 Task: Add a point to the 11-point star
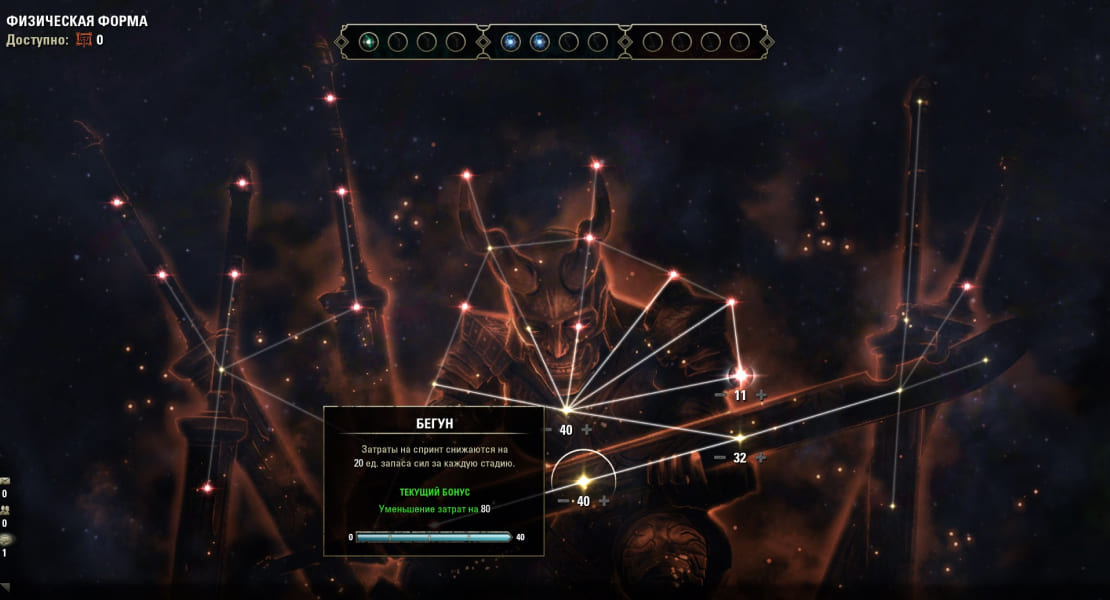(x=761, y=395)
